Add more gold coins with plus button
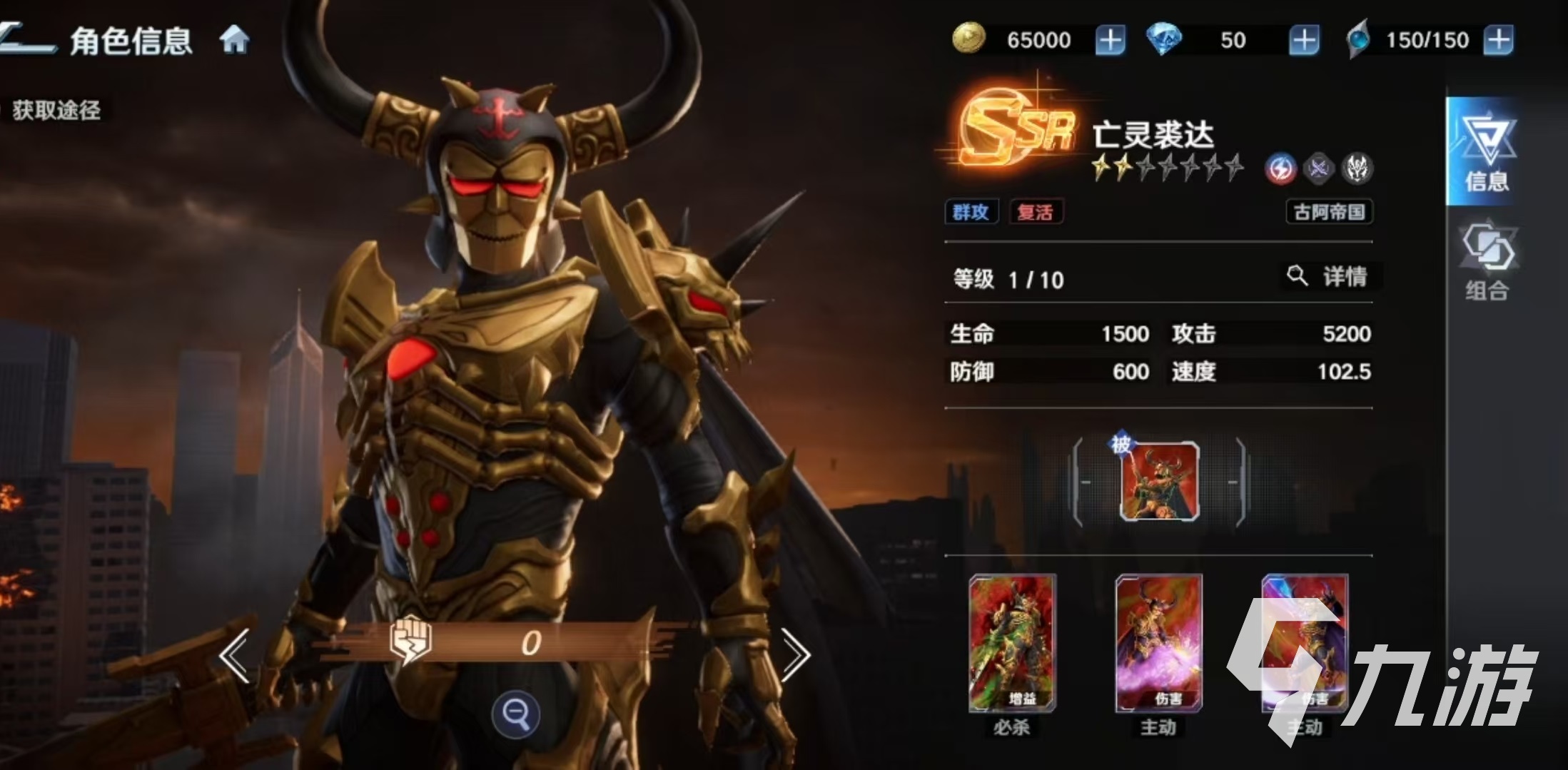1568x770 pixels. tap(1110, 40)
